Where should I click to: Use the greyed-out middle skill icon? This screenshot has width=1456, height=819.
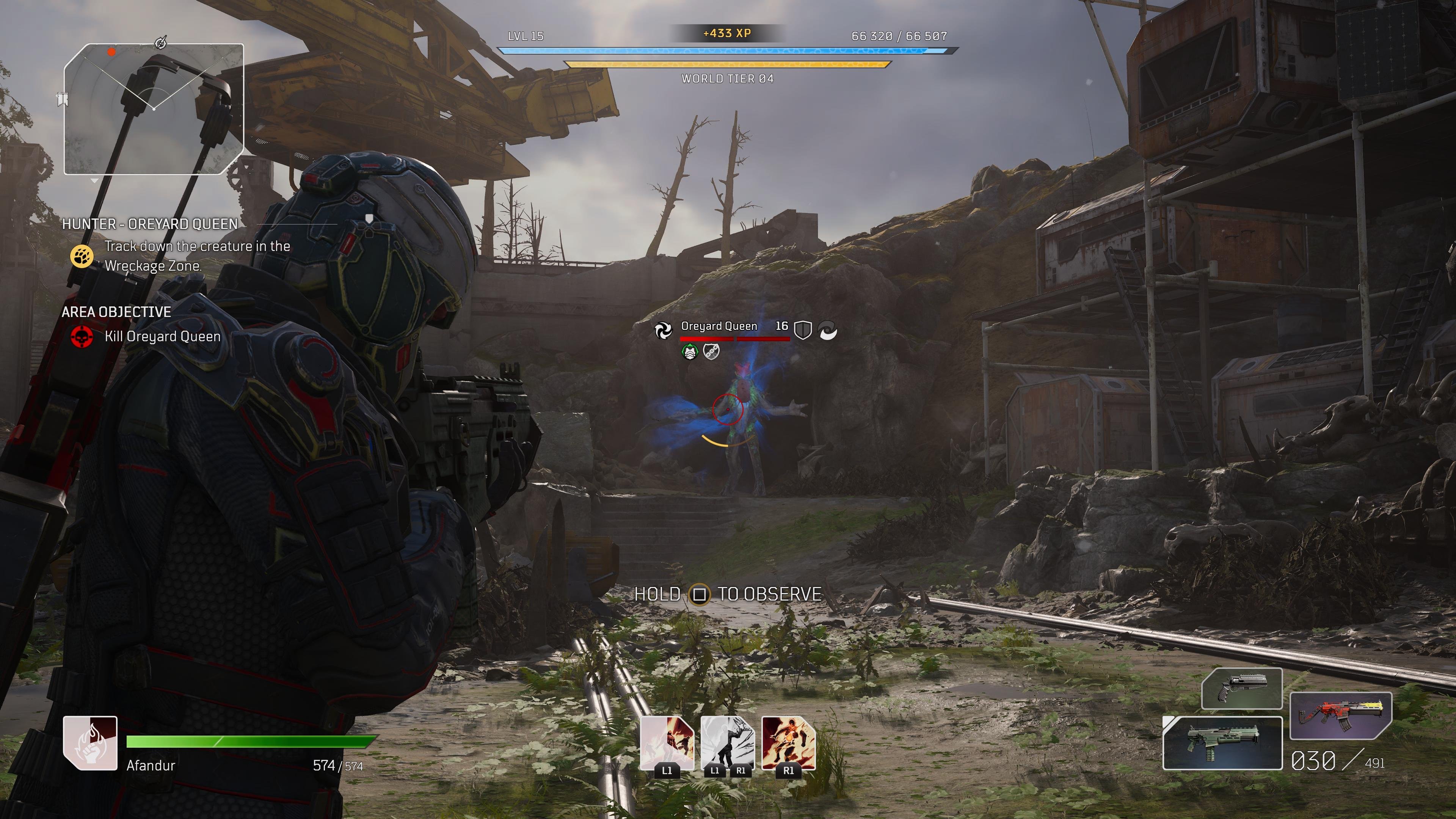pos(728,743)
